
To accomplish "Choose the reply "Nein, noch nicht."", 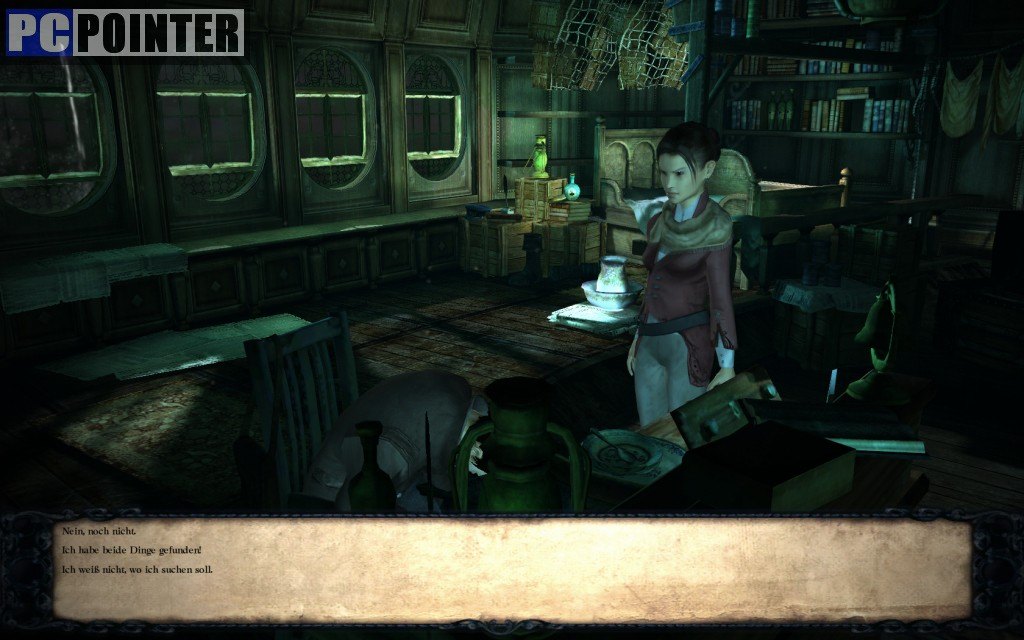I will coord(98,531).
